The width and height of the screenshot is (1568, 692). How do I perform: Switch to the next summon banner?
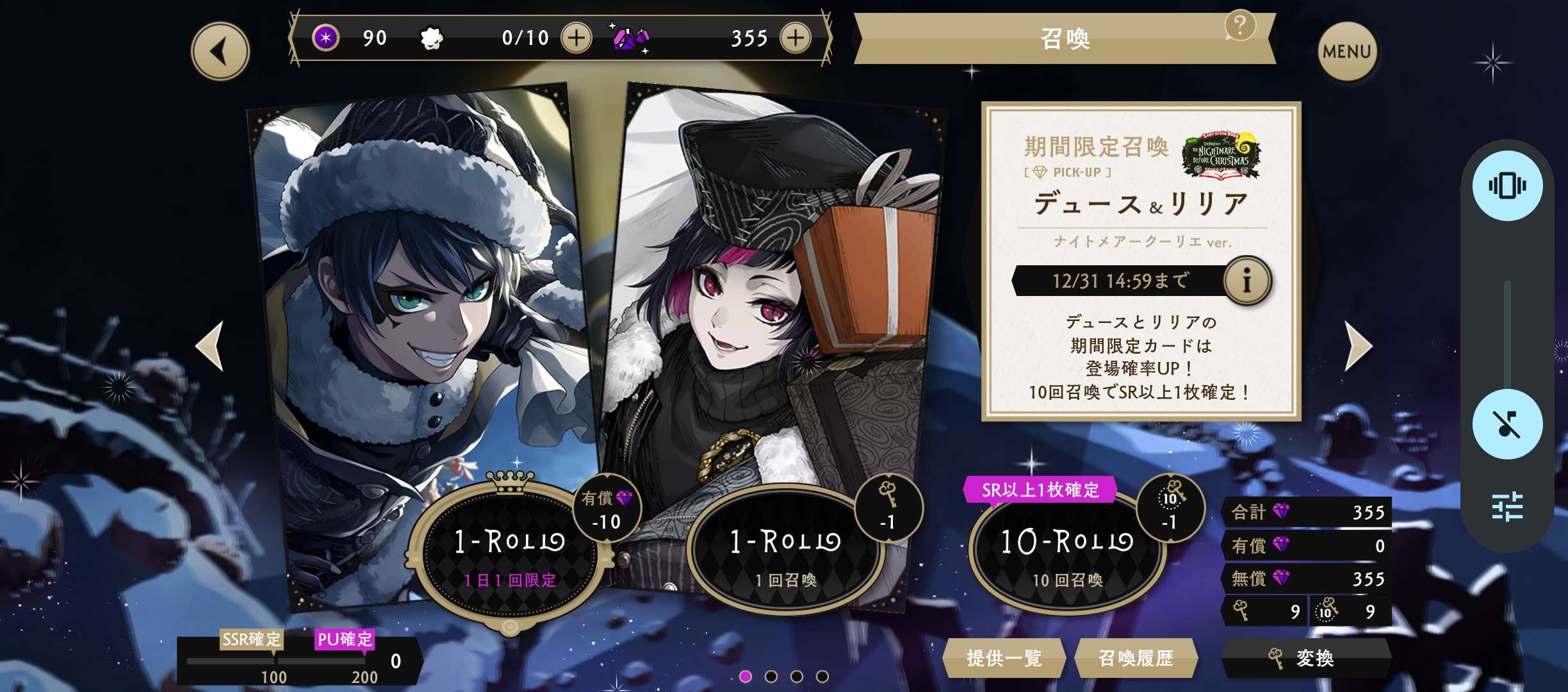pyautogui.click(x=1358, y=346)
